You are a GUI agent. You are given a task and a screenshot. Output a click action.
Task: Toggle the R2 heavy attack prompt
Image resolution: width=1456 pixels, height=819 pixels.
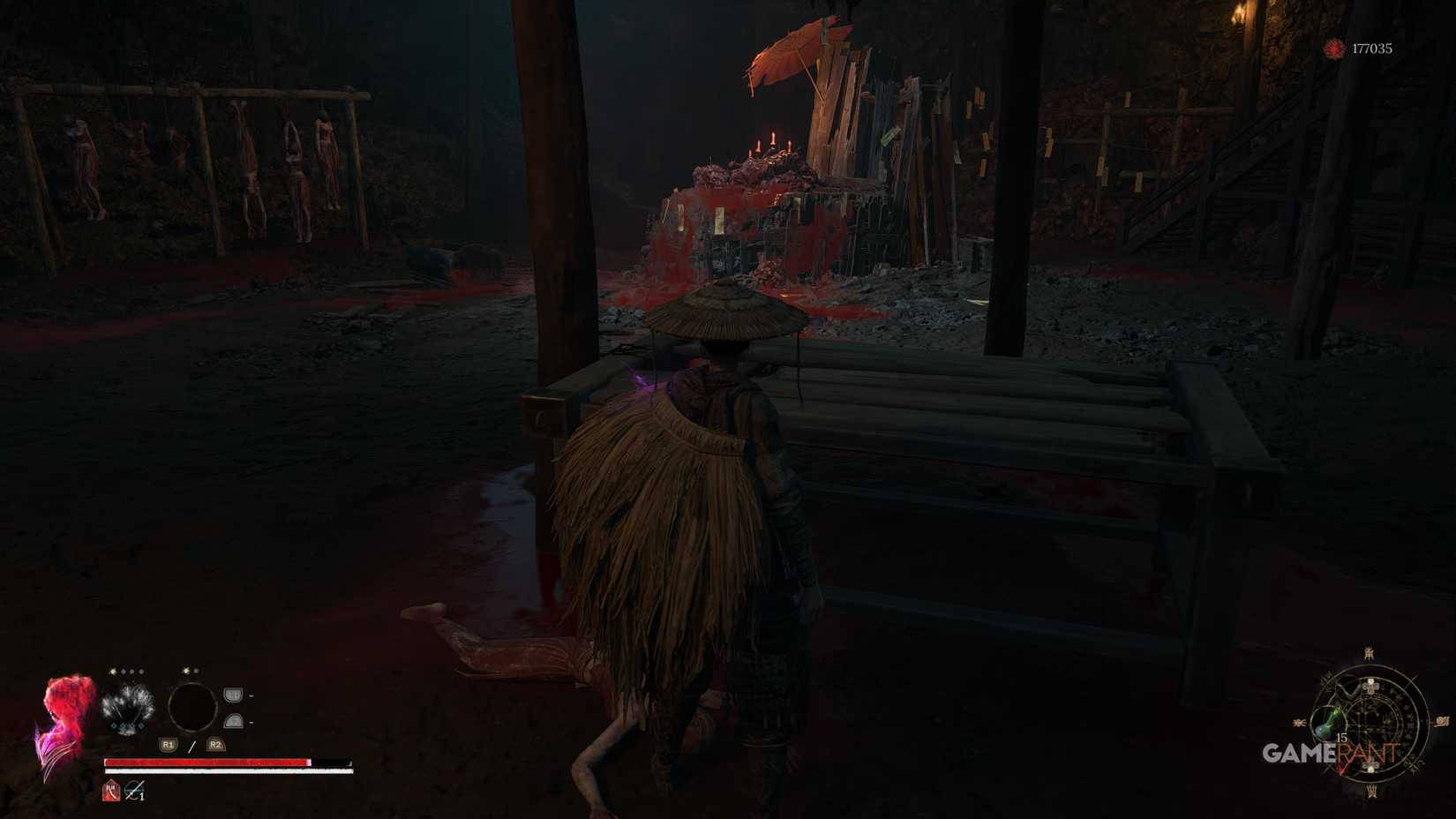pyautogui.click(x=215, y=744)
